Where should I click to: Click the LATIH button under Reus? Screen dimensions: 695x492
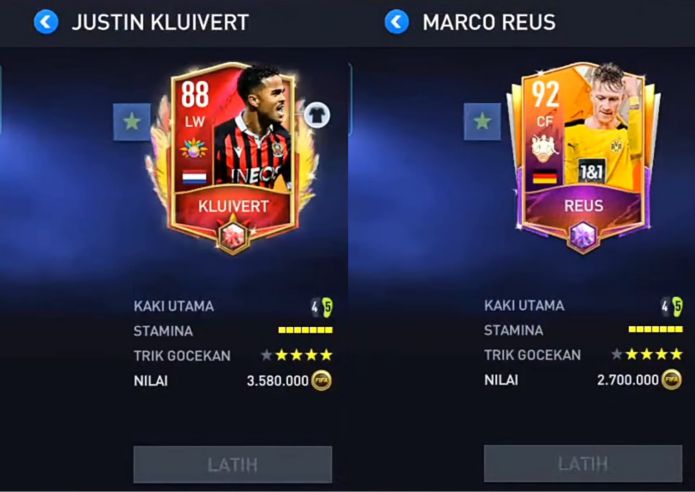point(583,464)
